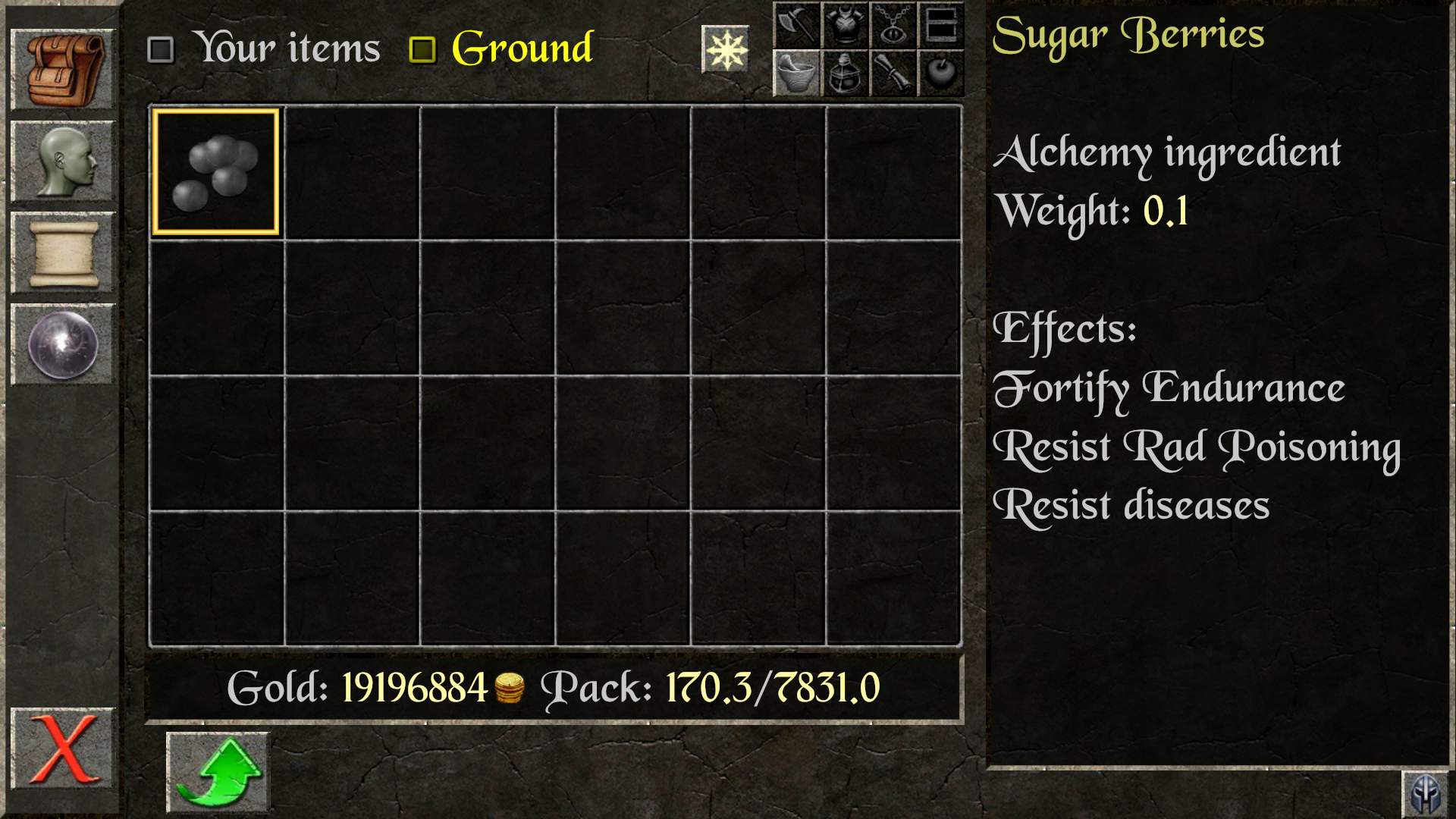Open the parchment scroll journal
The height and width of the screenshot is (819, 1456).
point(62,253)
